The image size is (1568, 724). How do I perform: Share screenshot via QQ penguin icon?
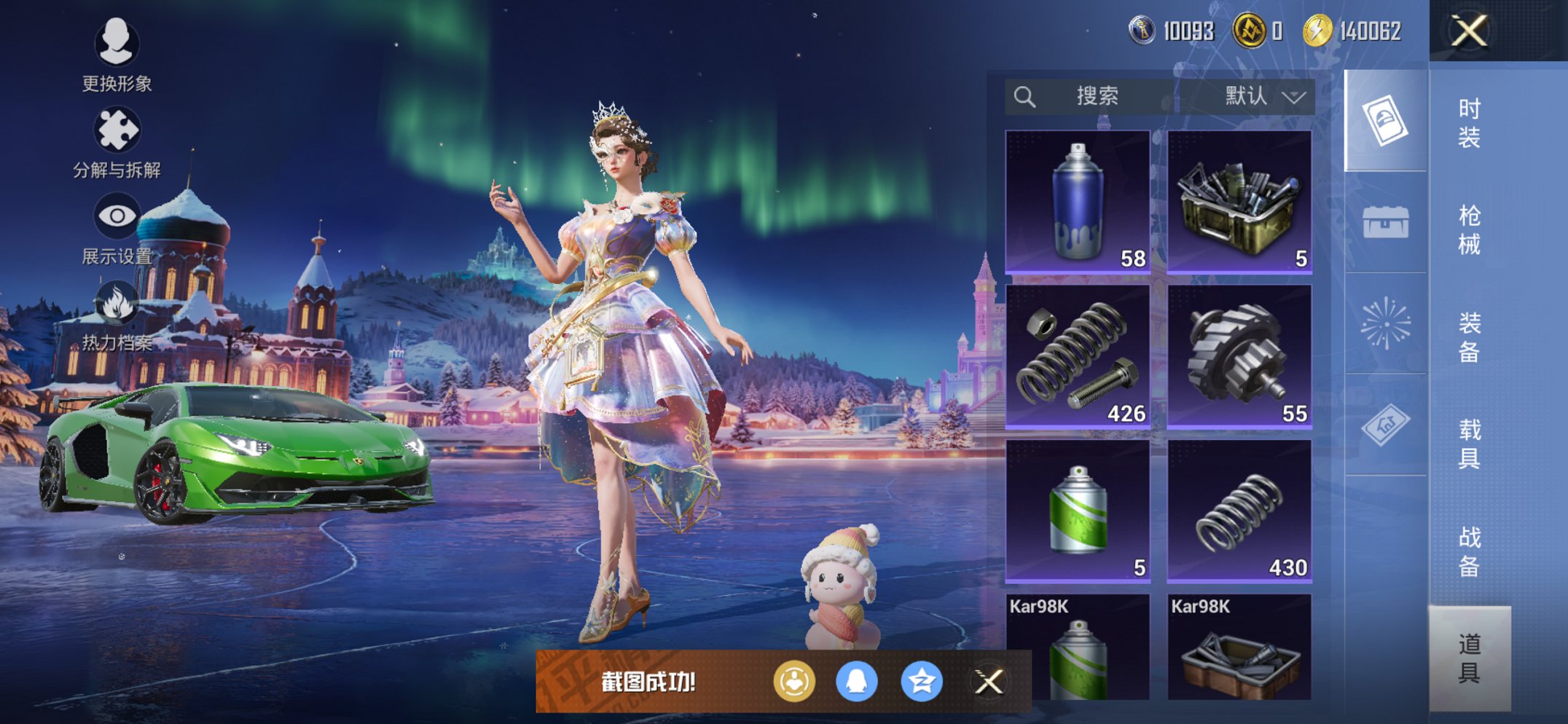click(x=856, y=682)
